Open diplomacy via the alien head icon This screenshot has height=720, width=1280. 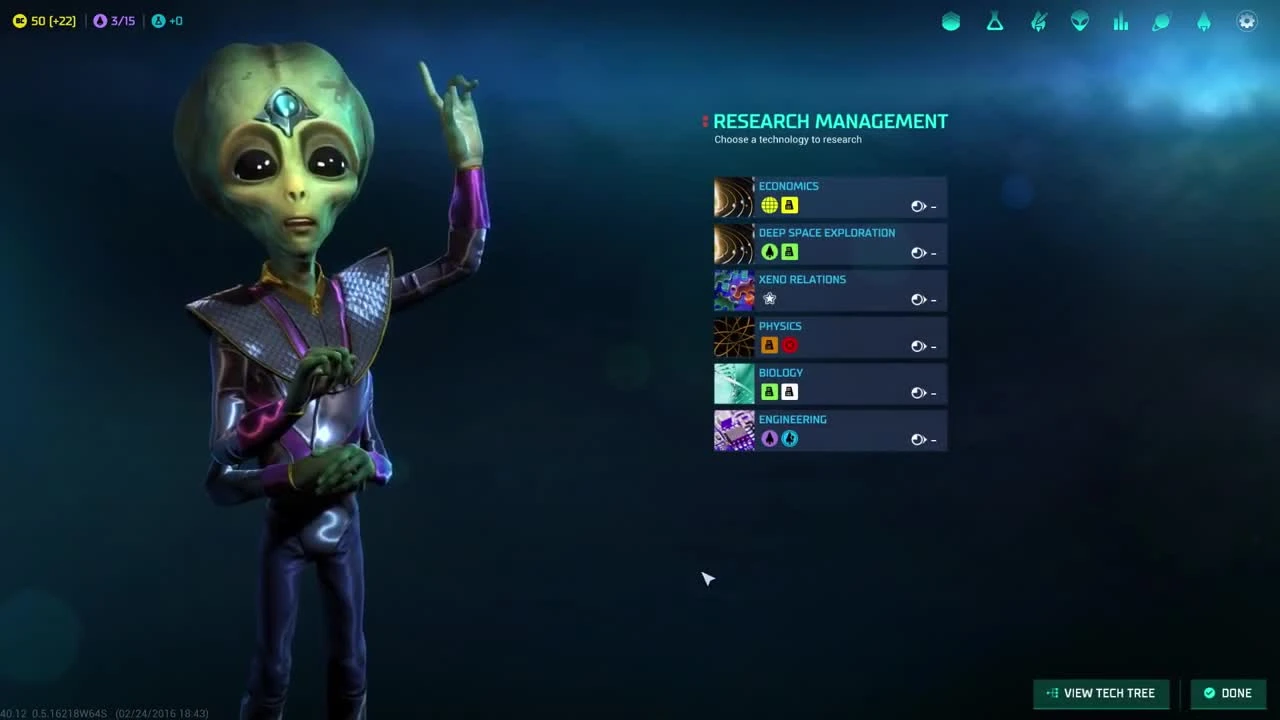1079,21
